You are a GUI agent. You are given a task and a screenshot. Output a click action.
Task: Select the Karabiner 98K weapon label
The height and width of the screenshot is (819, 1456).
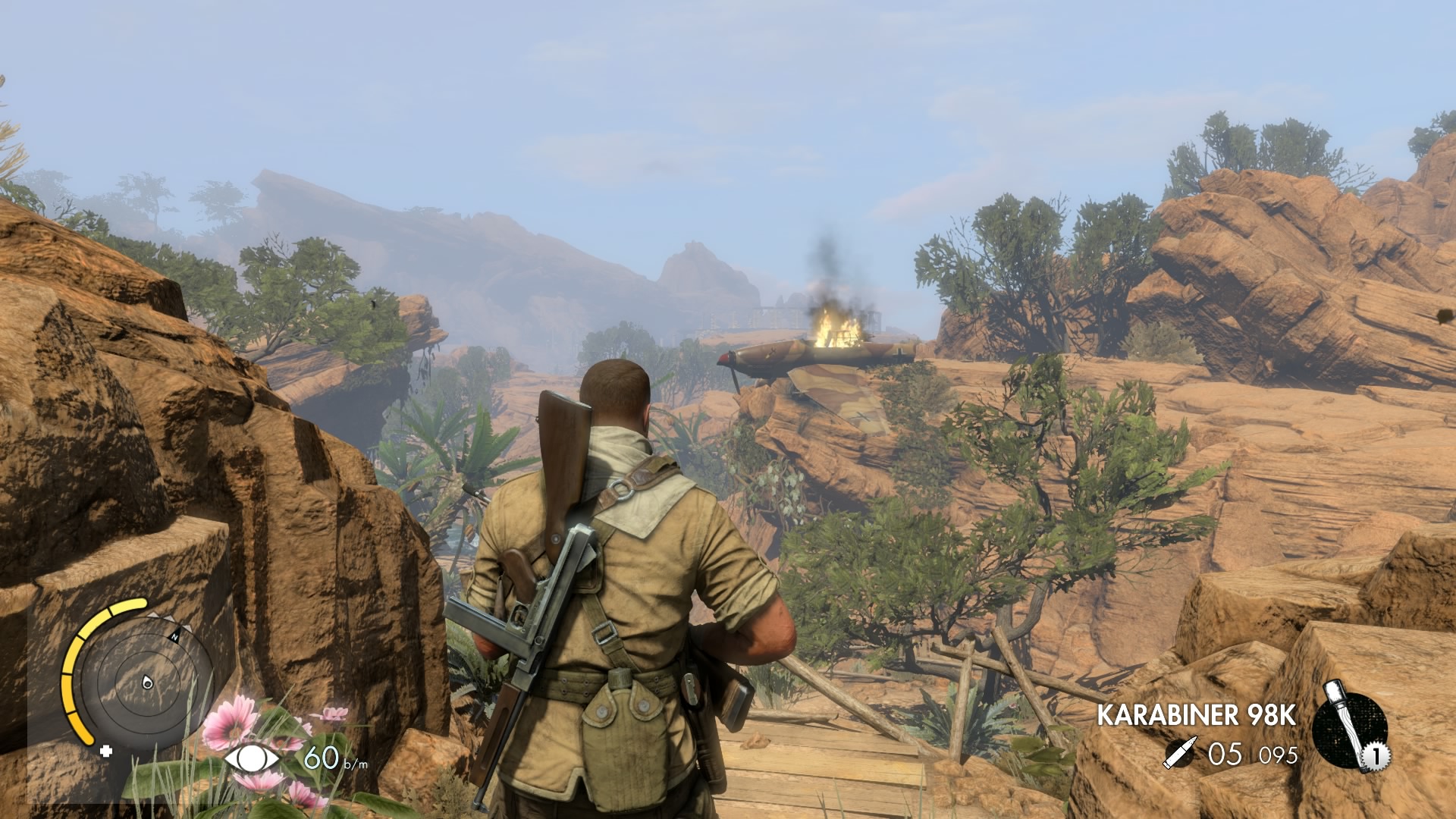(x=1197, y=715)
